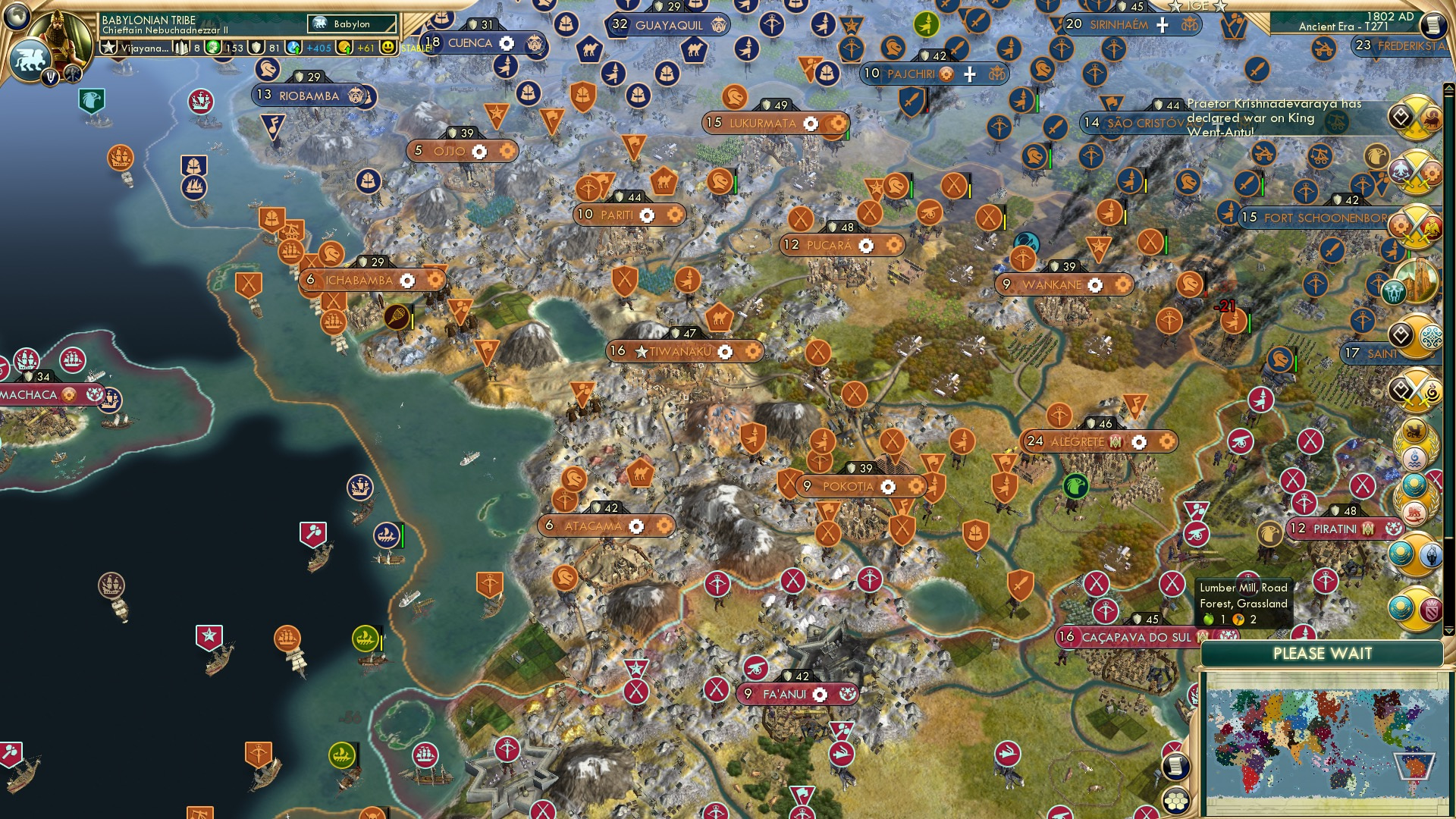Click the happiness smiley icon in the top bar
Screen dimensions: 1456x819
(x=389, y=47)
